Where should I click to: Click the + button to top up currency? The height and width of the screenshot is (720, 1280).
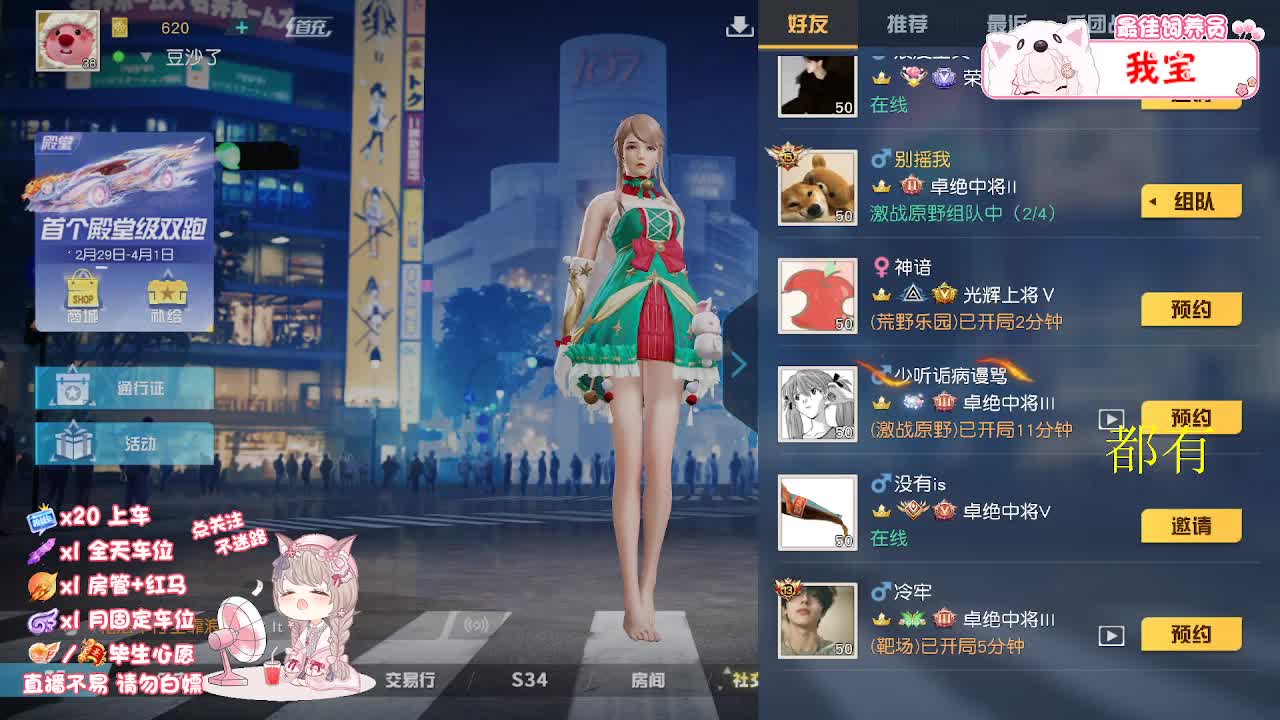243,27
